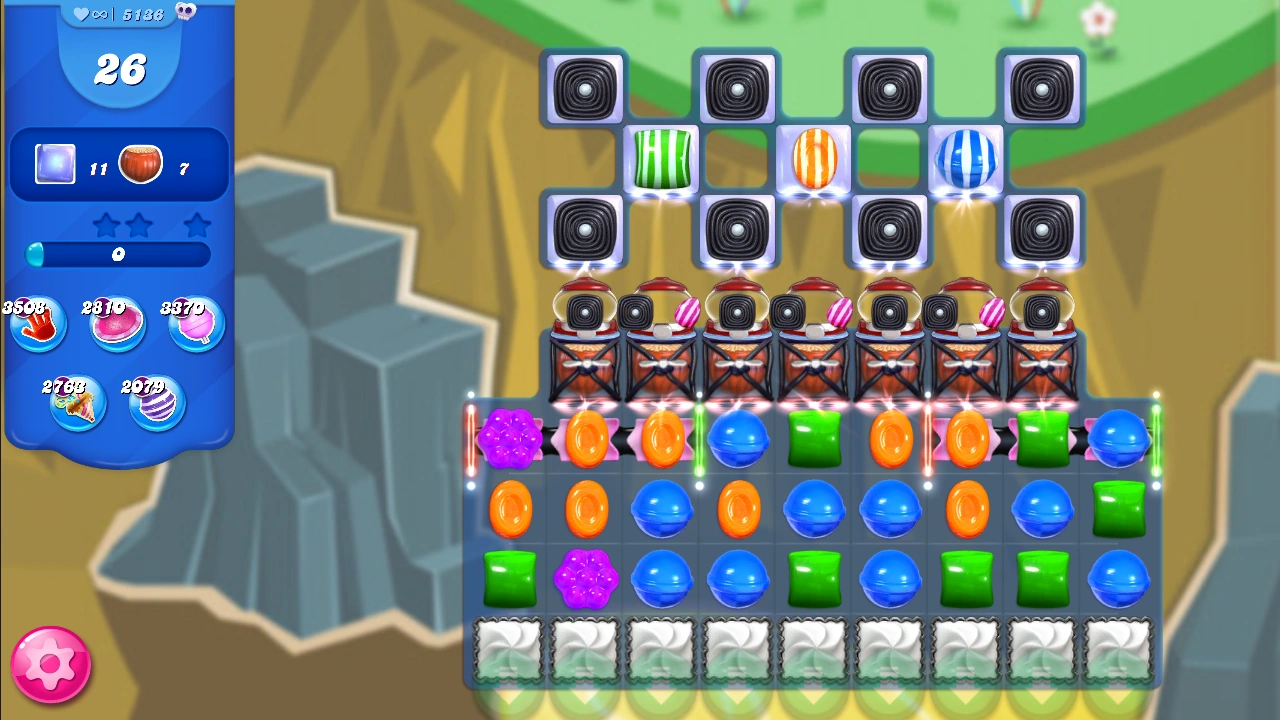Click the blue spiral striped candy

click(x=966, y=160)
